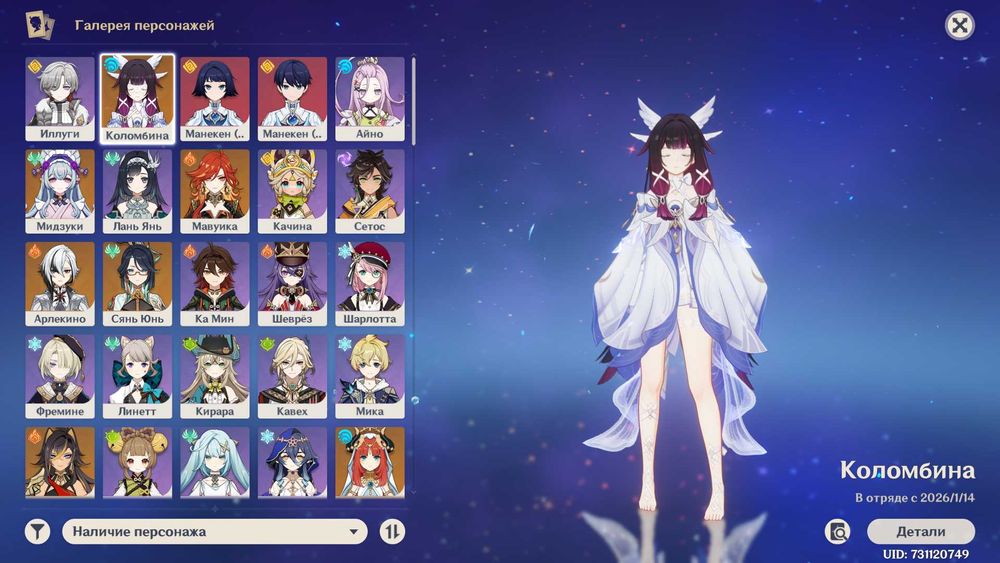This screenshot has width=1000, height=563.
Task: Toggle the sort order arrows button
Action: coord(393,532)
